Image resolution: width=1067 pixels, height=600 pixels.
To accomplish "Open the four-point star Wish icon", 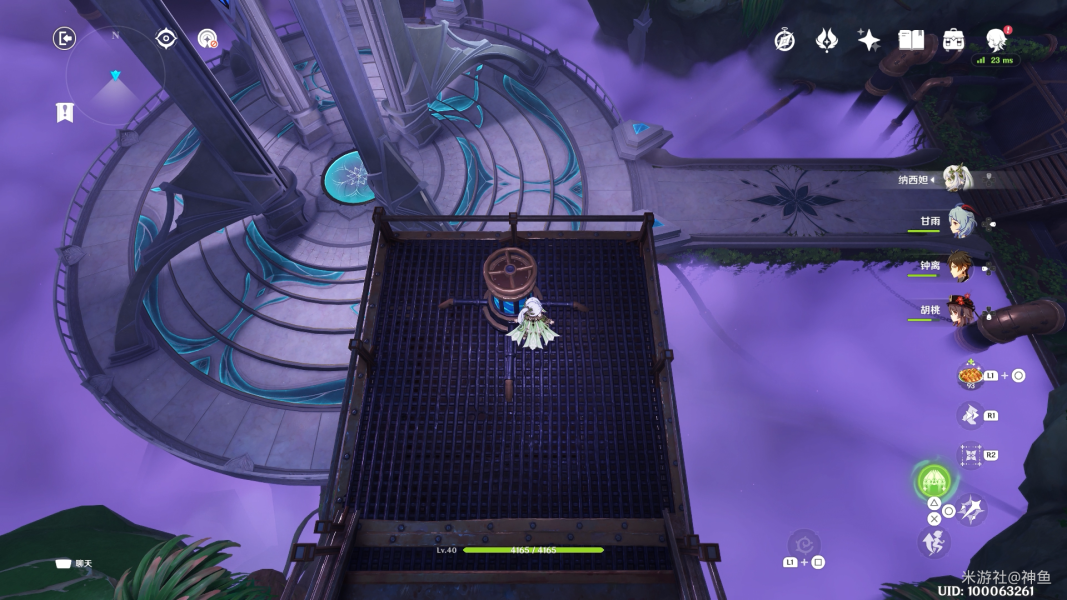I will click(868, 40).
